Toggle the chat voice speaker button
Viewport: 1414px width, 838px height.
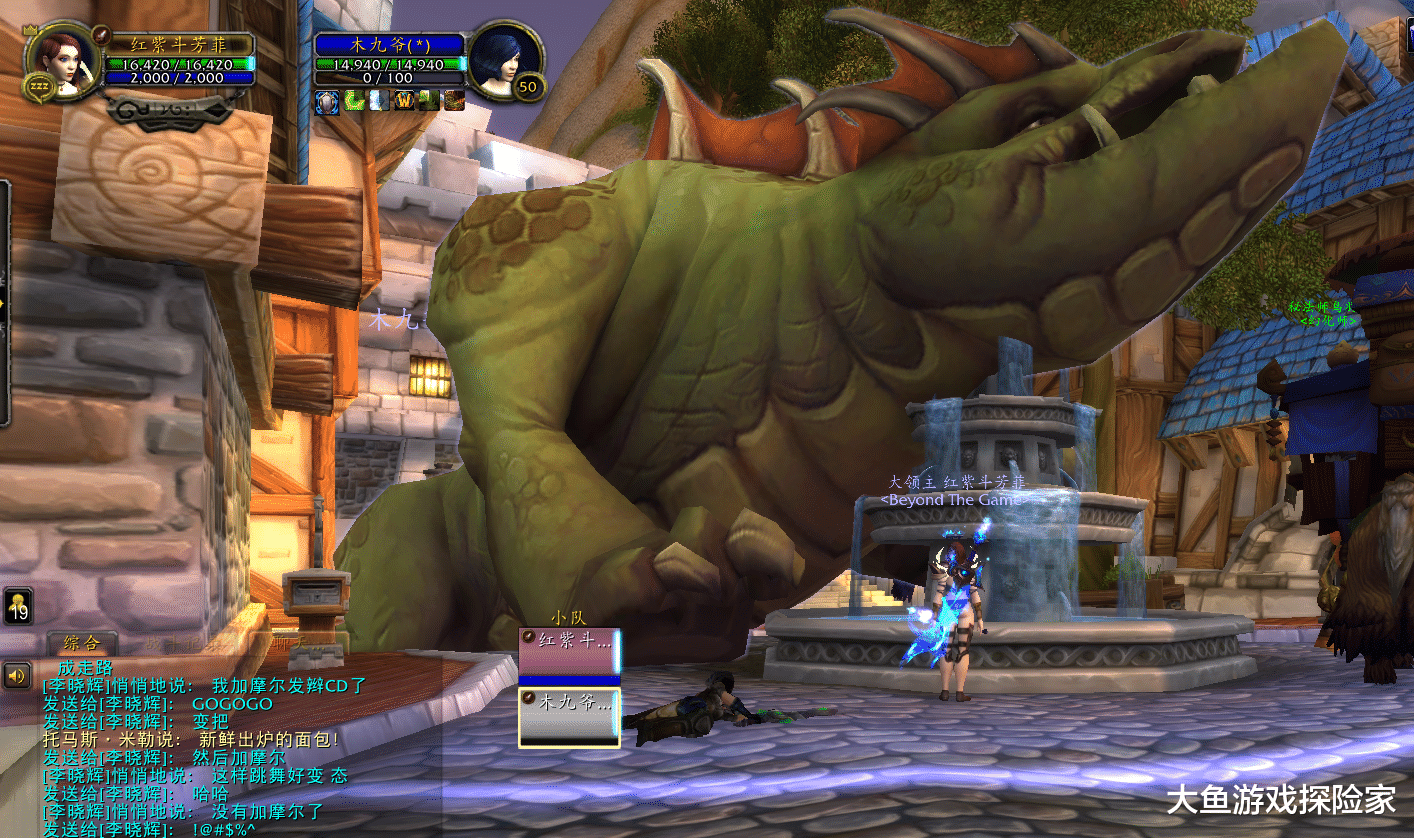(17, 677)
